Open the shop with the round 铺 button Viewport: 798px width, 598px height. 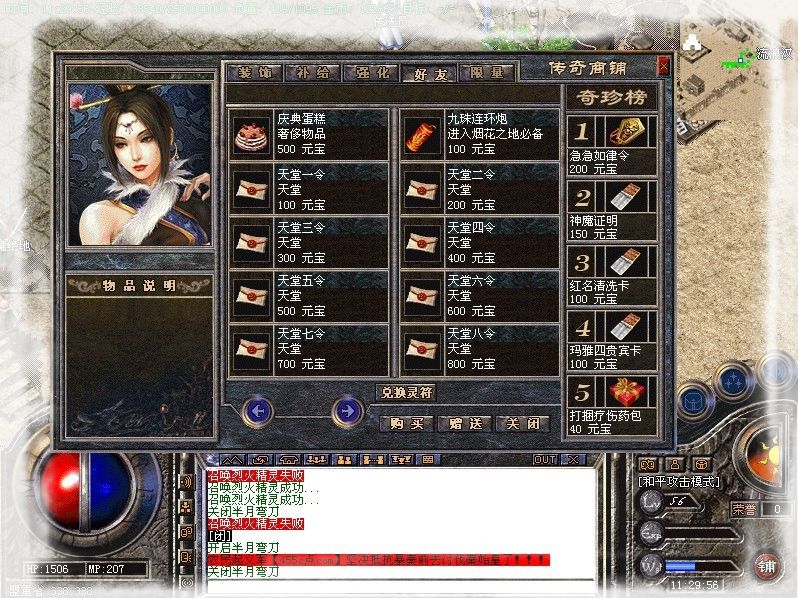(x=767, y=565)
